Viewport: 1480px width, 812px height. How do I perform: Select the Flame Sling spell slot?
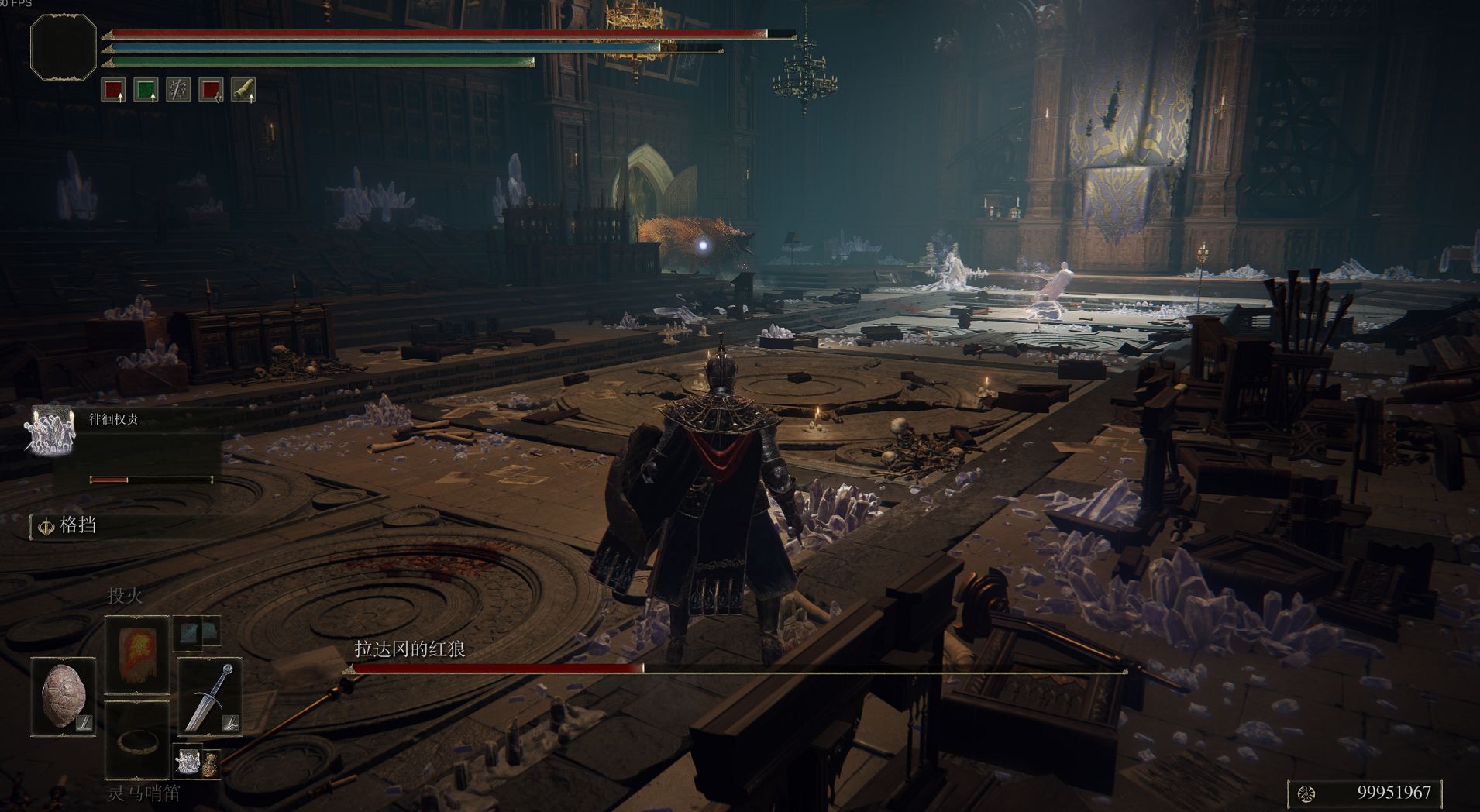click(137, 655)
